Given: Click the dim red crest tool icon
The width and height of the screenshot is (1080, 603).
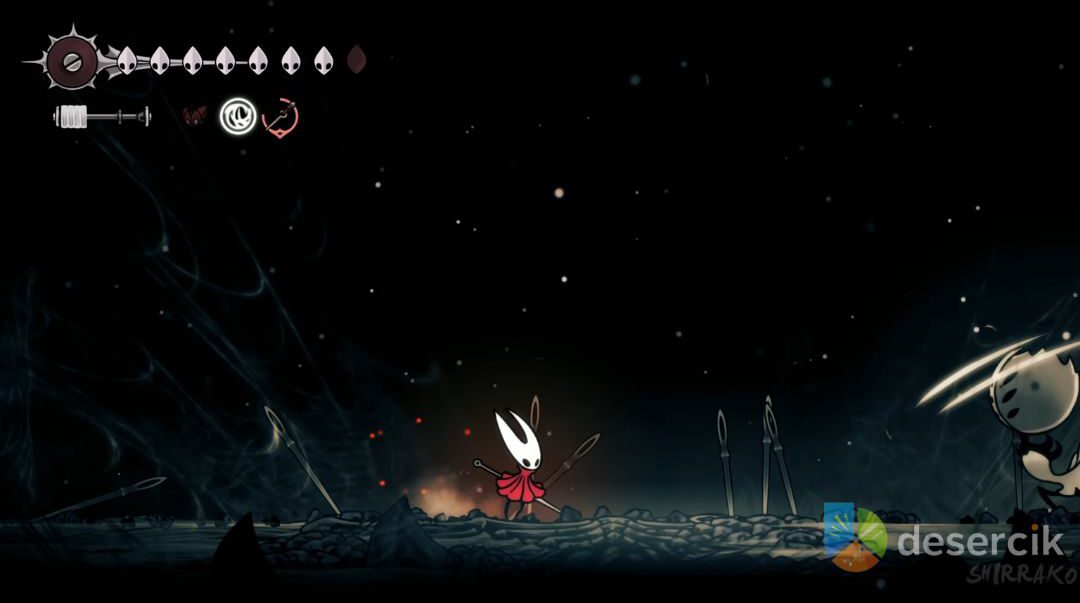Looking at the screenshot, I should pyautogui.click(x=194, y=116).
